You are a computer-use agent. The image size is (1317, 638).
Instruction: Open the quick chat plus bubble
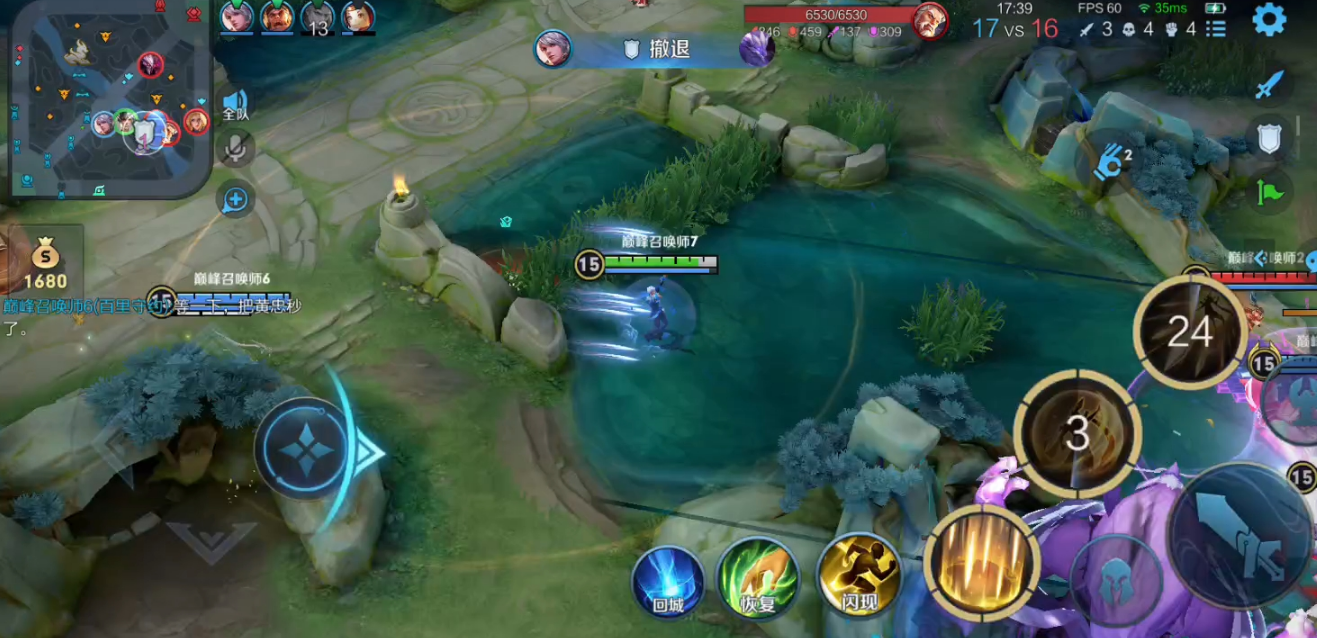(x=235, y=200)
